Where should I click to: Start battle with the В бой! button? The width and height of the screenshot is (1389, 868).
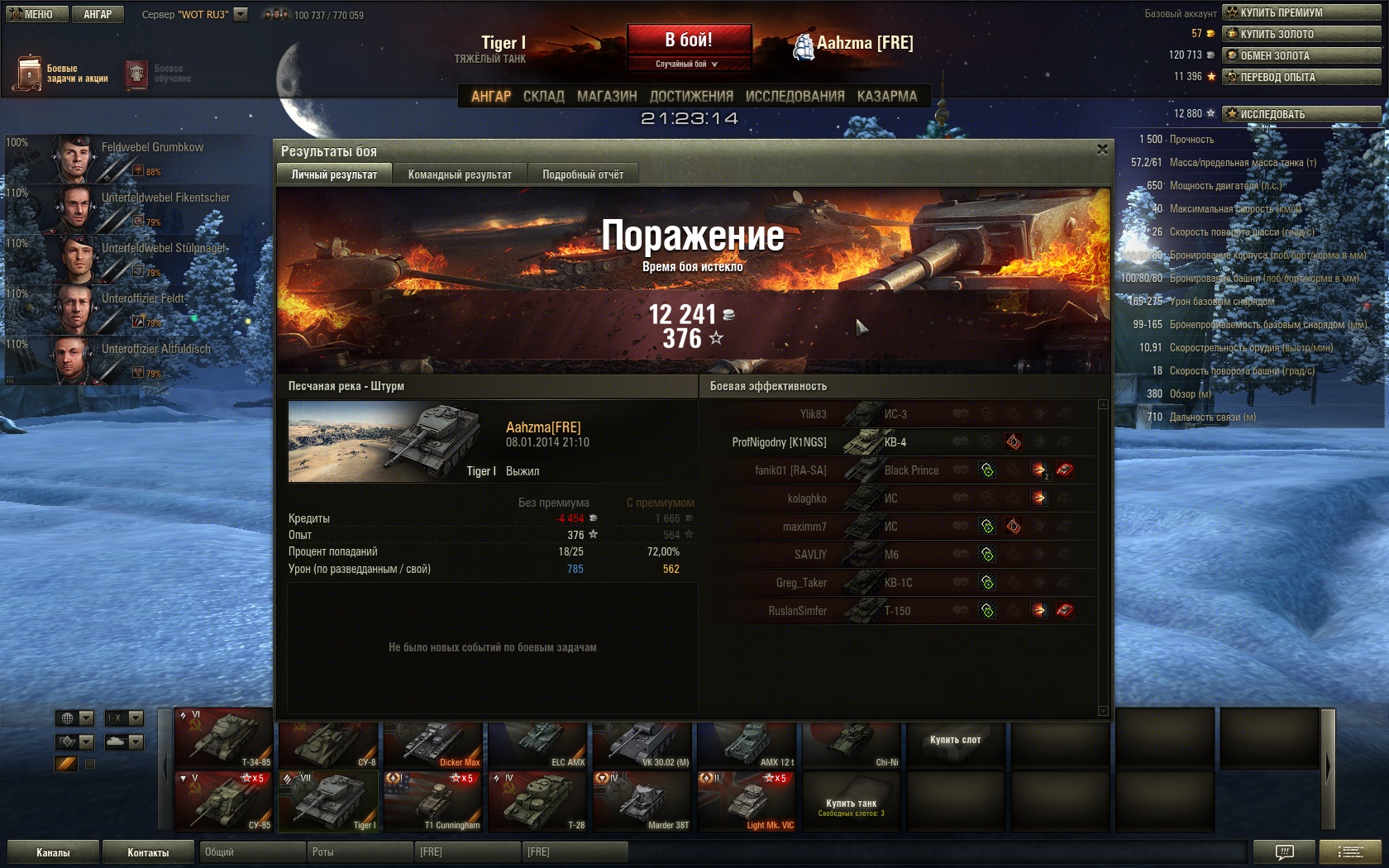pos(689,40)
